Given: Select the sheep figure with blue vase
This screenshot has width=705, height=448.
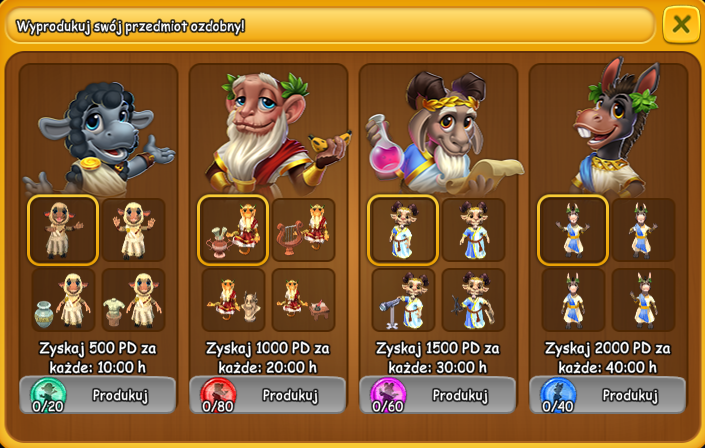Looking at the screenshot, I should point(63,300).
